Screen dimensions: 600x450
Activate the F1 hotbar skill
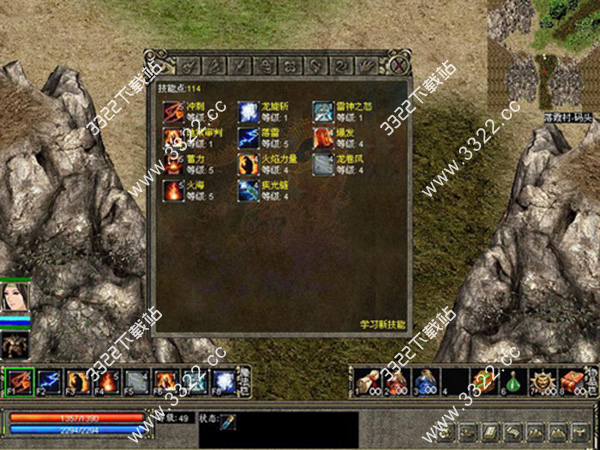19,381
